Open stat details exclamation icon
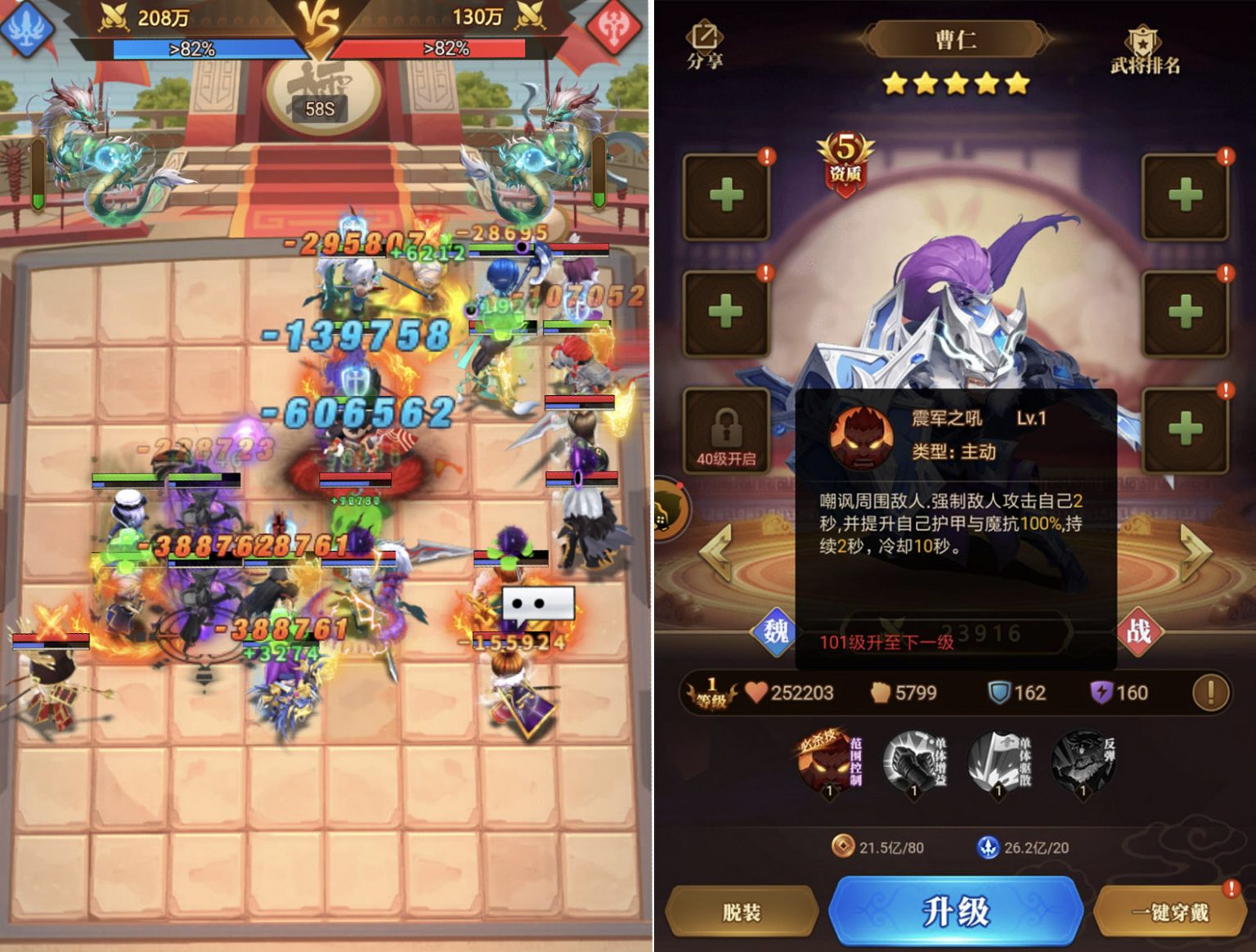The width and height of the screenshot is (1256, 952). pos(1210,693)
